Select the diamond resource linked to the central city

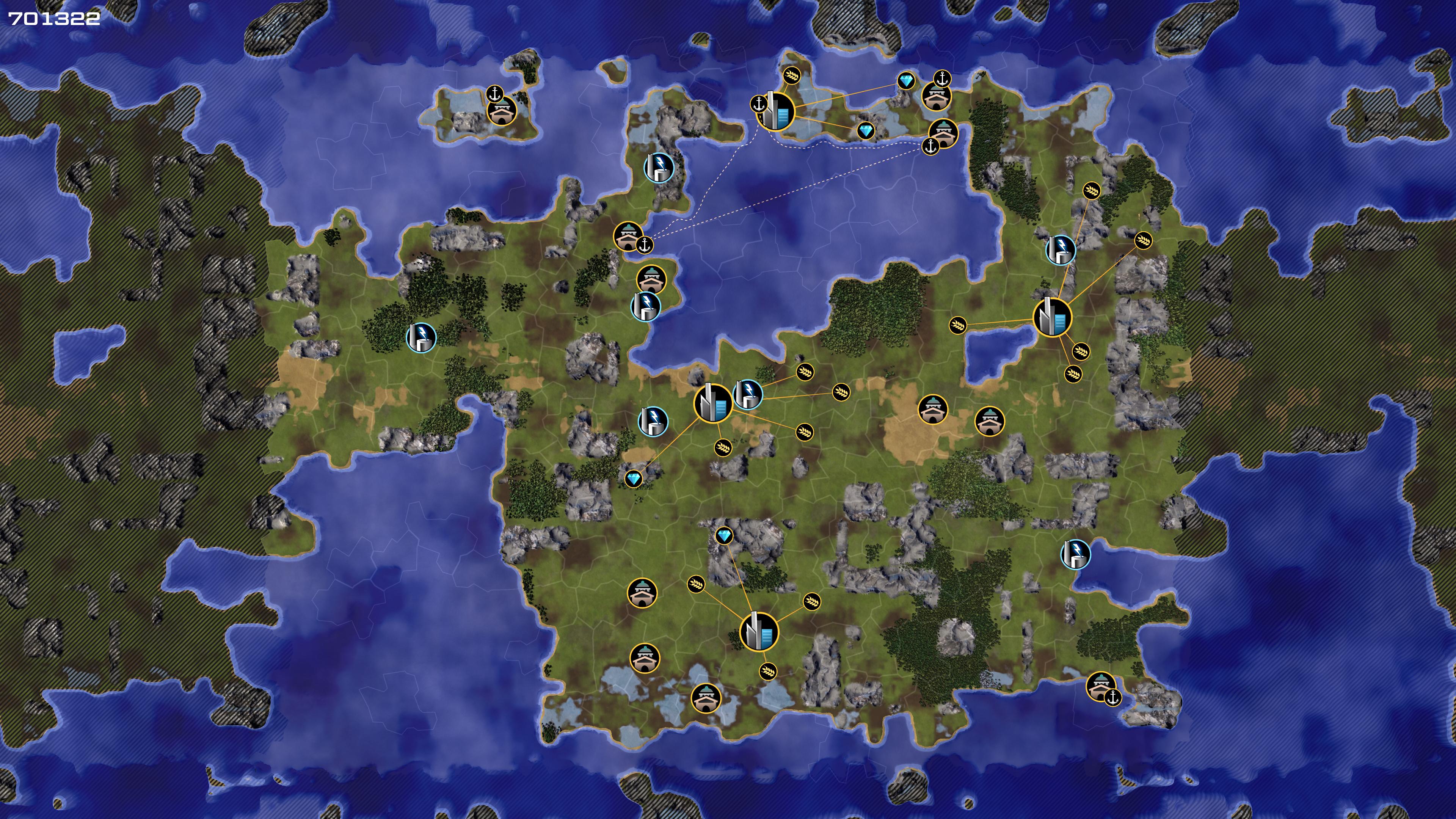(634, 479)
